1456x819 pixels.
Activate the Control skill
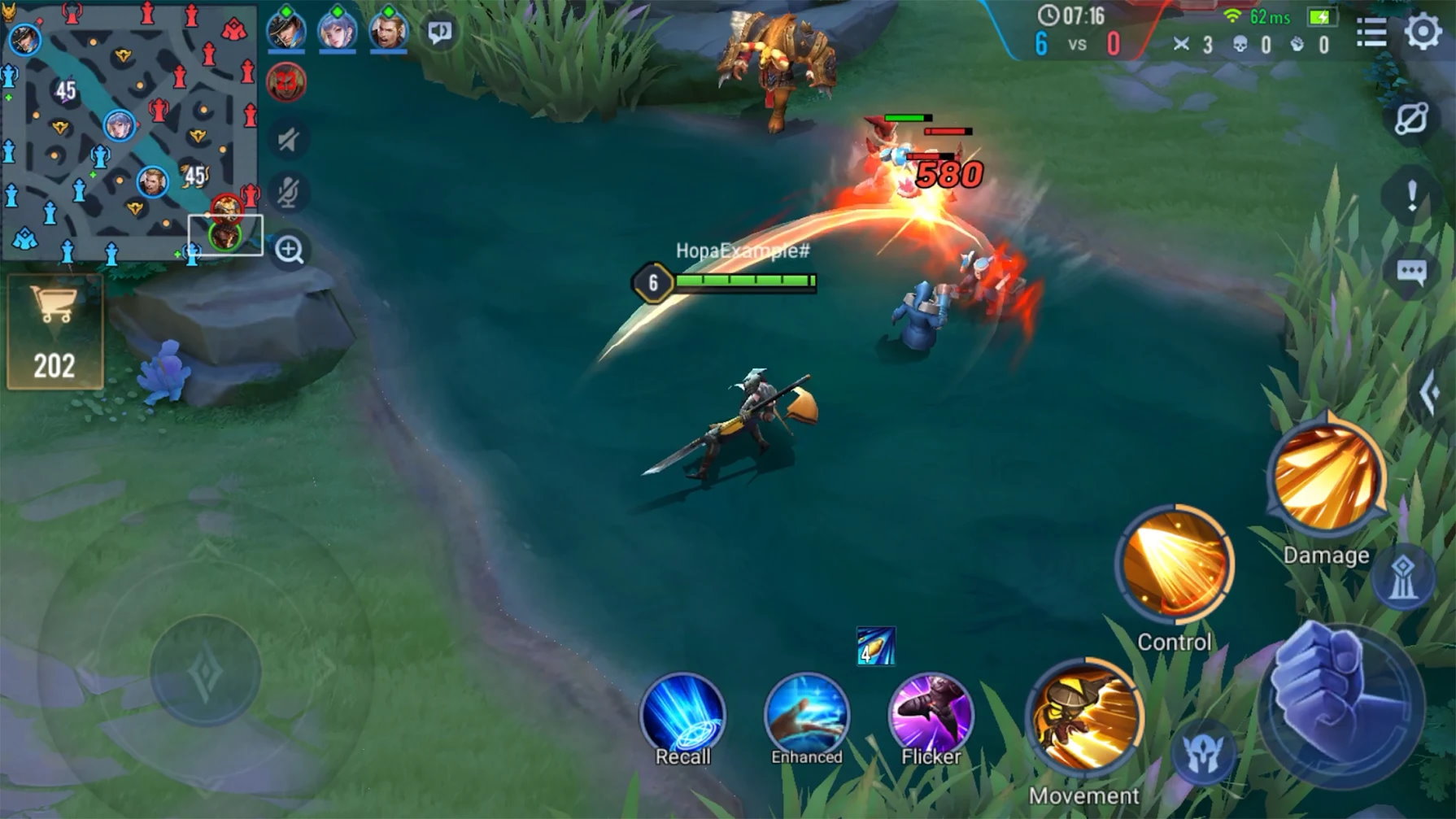[1174, 564]
